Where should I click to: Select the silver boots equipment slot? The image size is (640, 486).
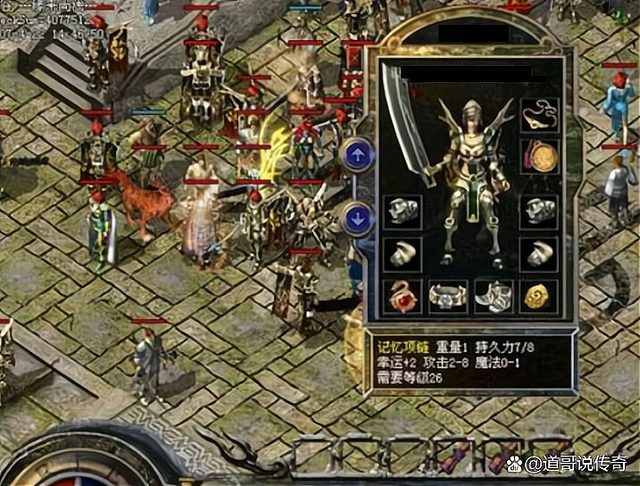(x=492, y=296)
